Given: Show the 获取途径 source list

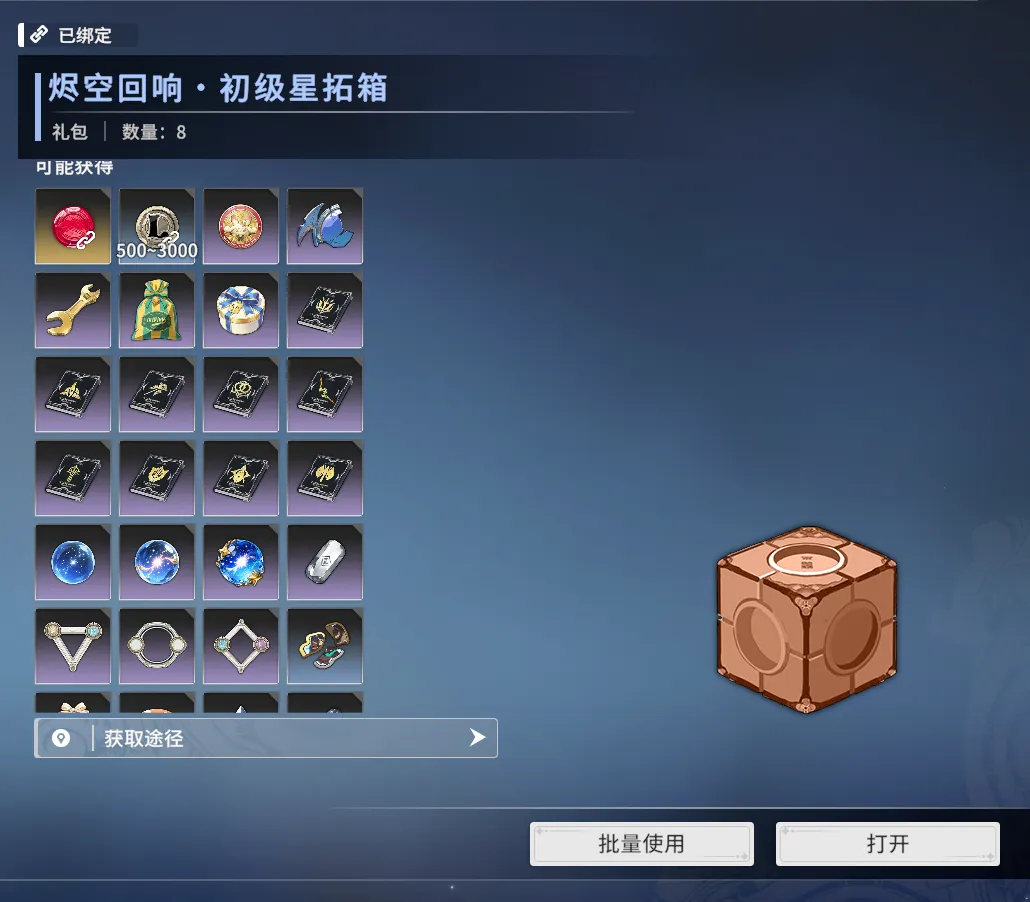Looking at the screenshot, I should pyautogui.click(x=266, y=738).
